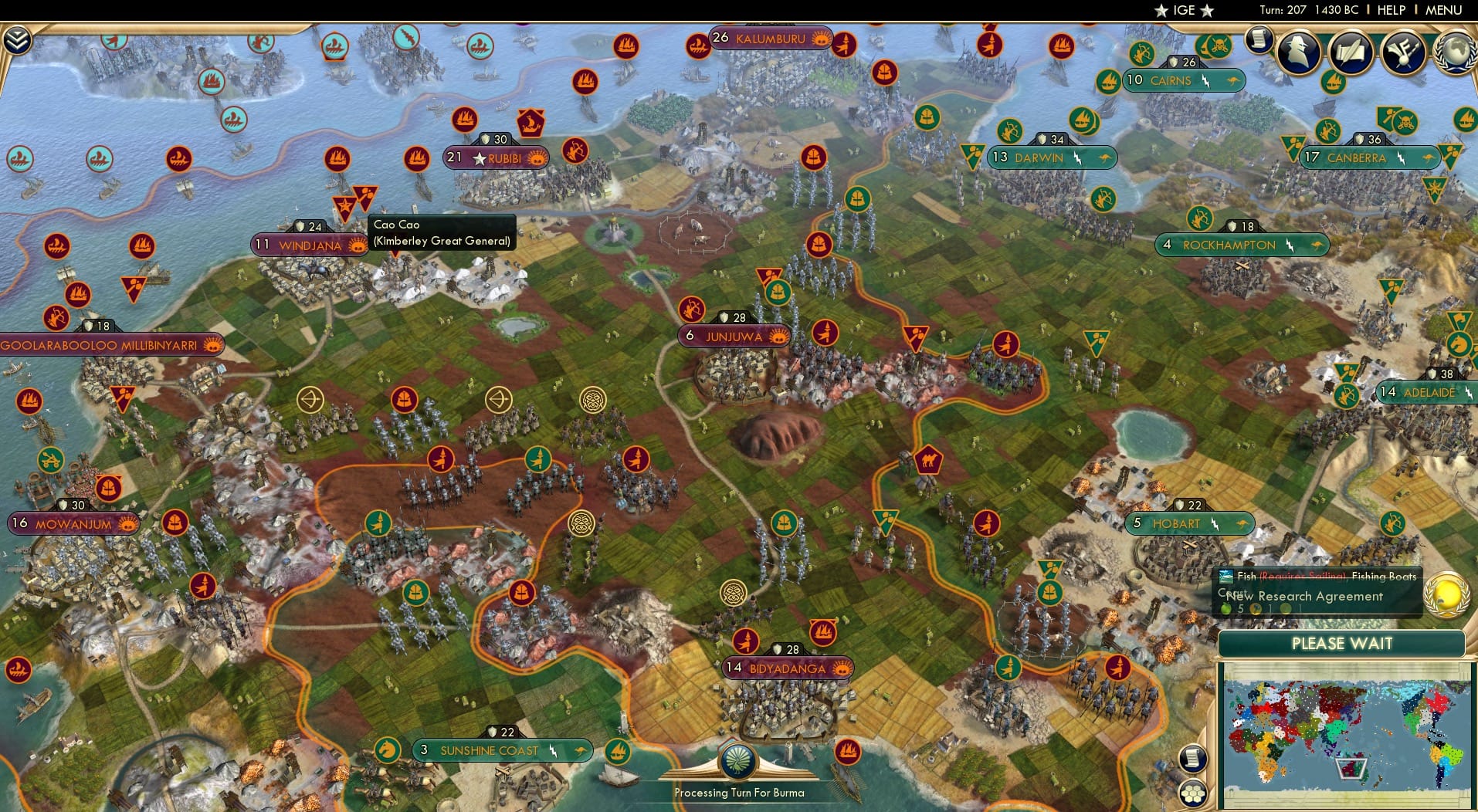Open the HELP item
Viewport: 1478px width, 812px height.
click(x=1391, y=10)
